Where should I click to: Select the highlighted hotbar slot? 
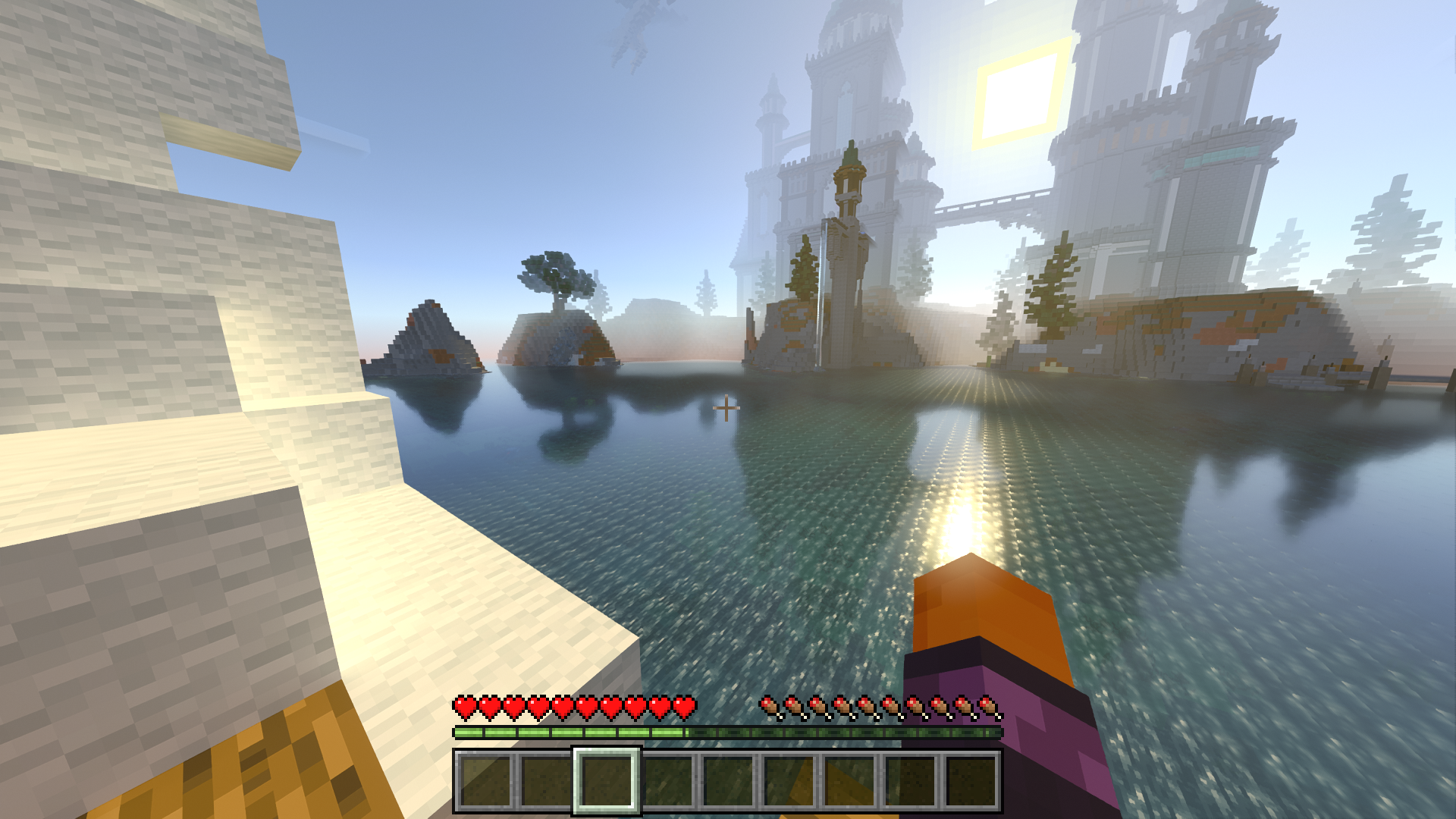pyautogui.click(x=606, y=781)
